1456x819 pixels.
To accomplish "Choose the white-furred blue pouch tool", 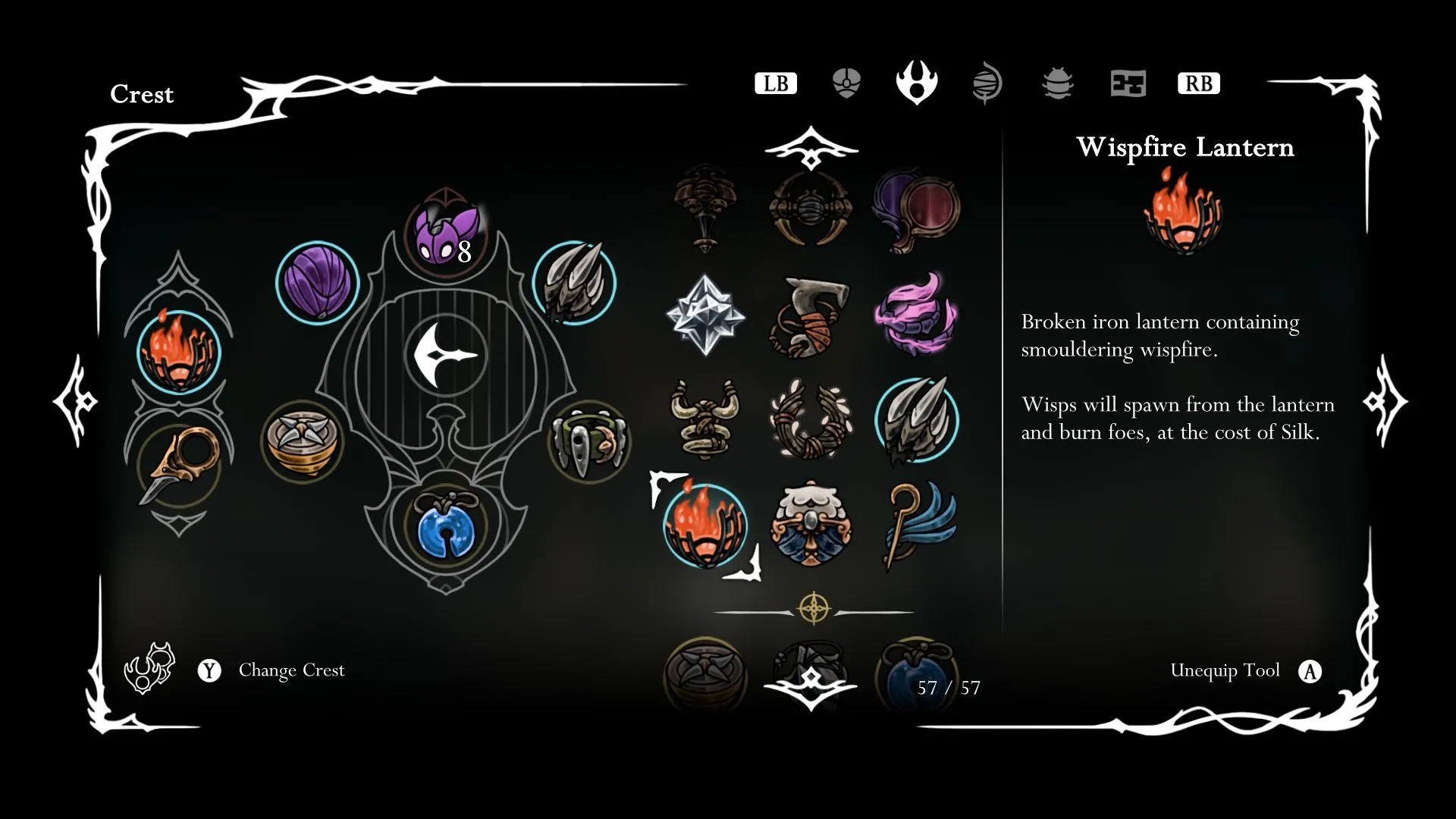I will point(811,524).
